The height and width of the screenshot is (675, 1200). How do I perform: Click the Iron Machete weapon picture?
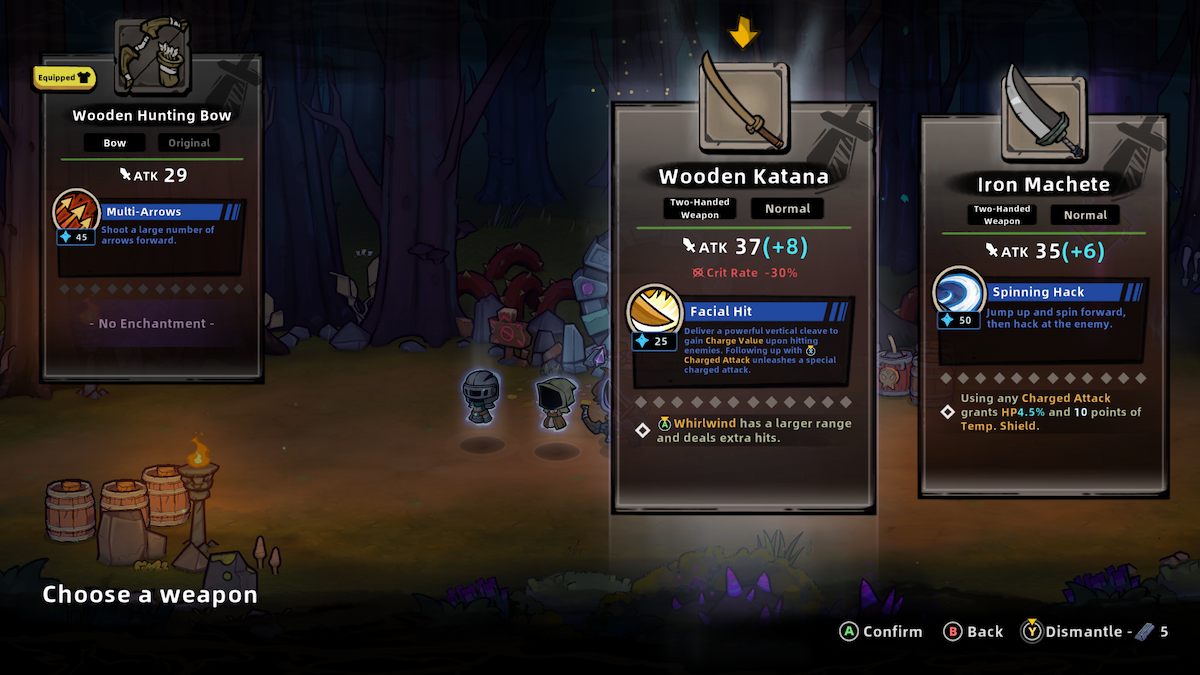click(x=1043, y=113)
